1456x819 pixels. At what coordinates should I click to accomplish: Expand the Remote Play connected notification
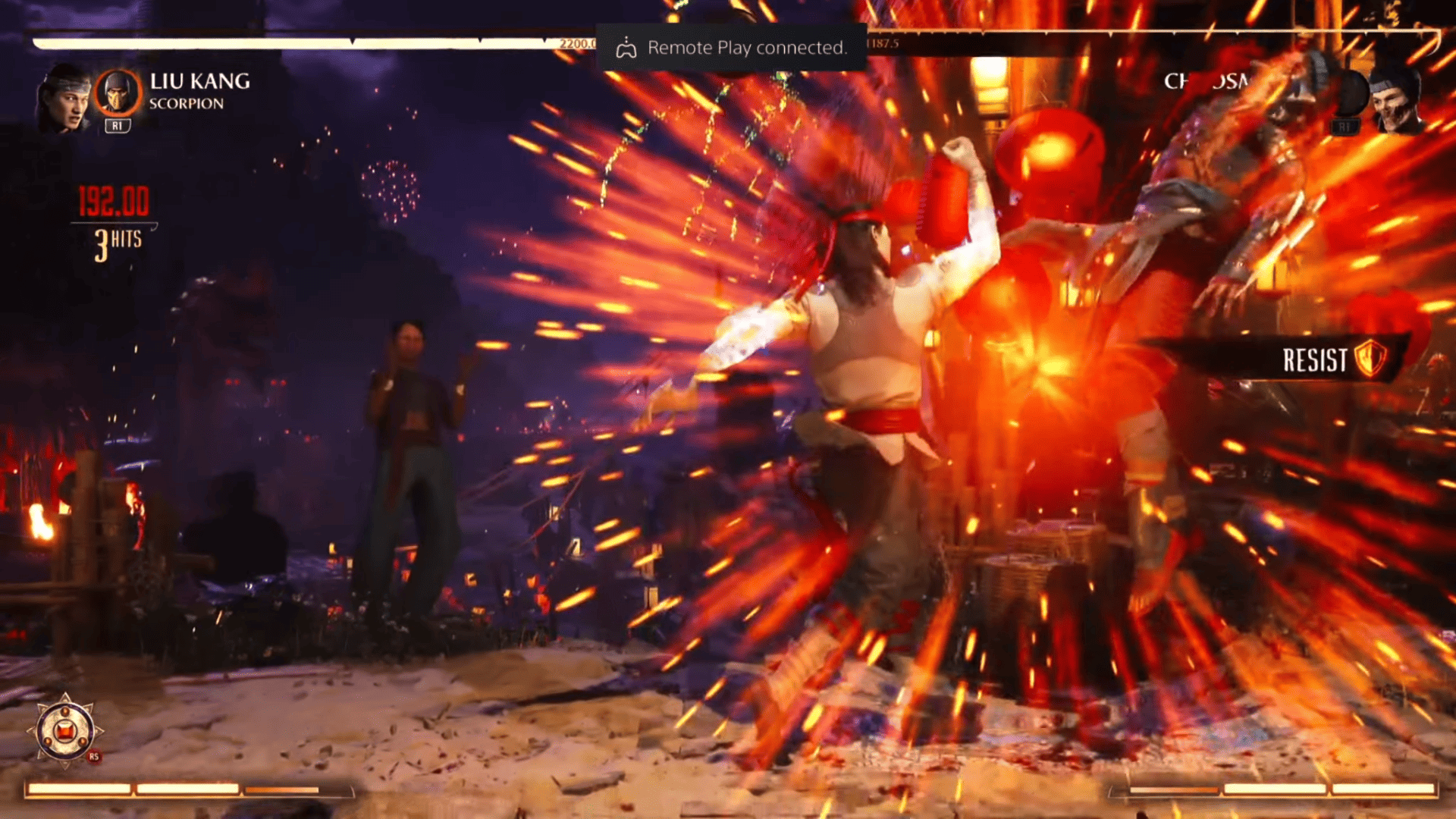[730, 48]
